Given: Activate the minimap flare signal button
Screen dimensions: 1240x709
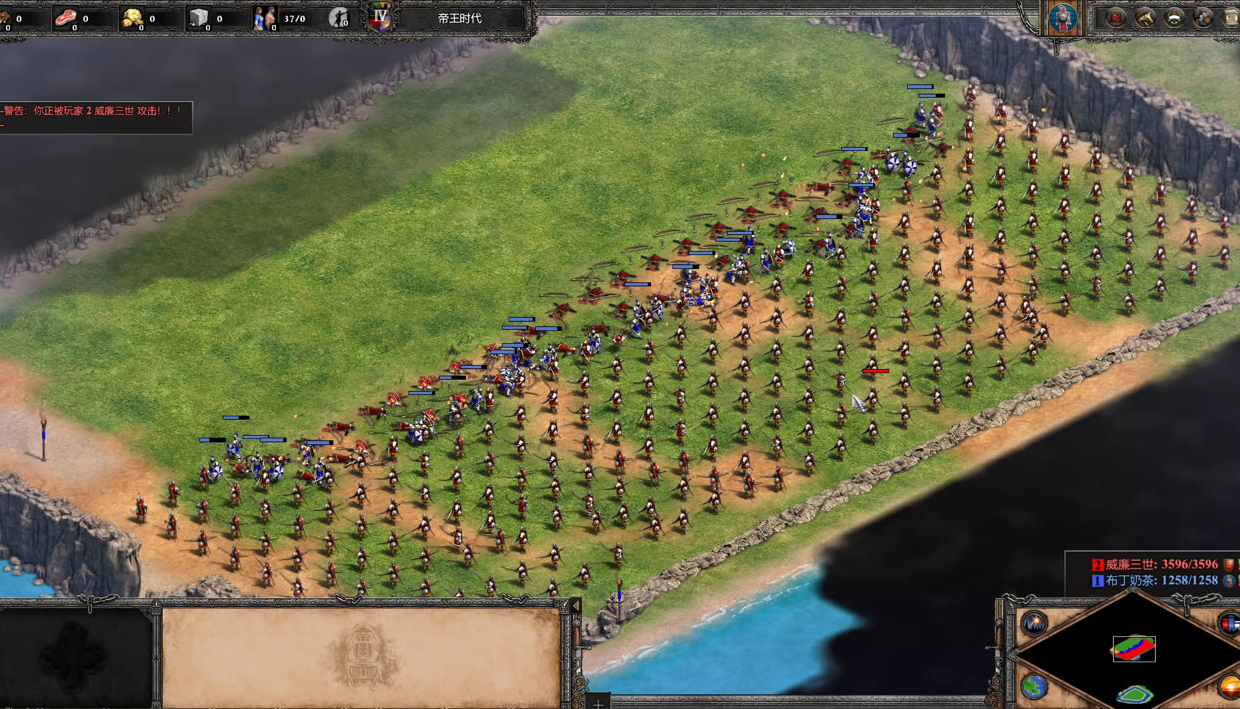Looking at the screenshot, I should (1034, 623).
